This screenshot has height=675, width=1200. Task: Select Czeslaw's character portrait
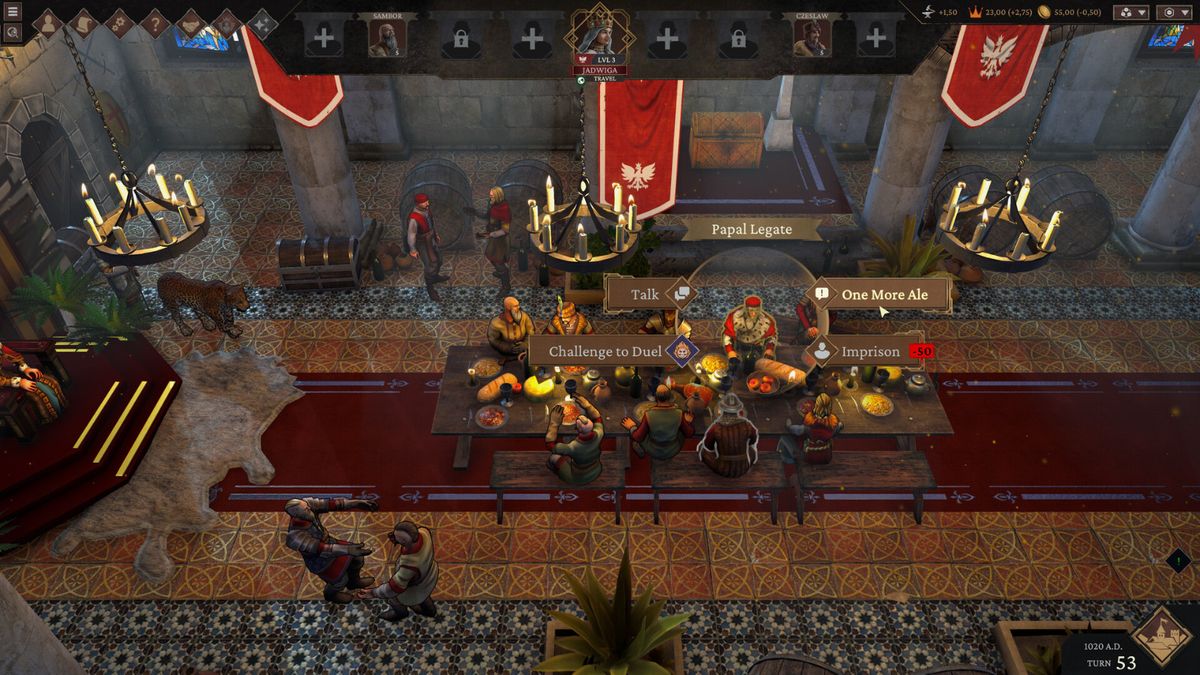pyautogui.click(x=811, y=38)
